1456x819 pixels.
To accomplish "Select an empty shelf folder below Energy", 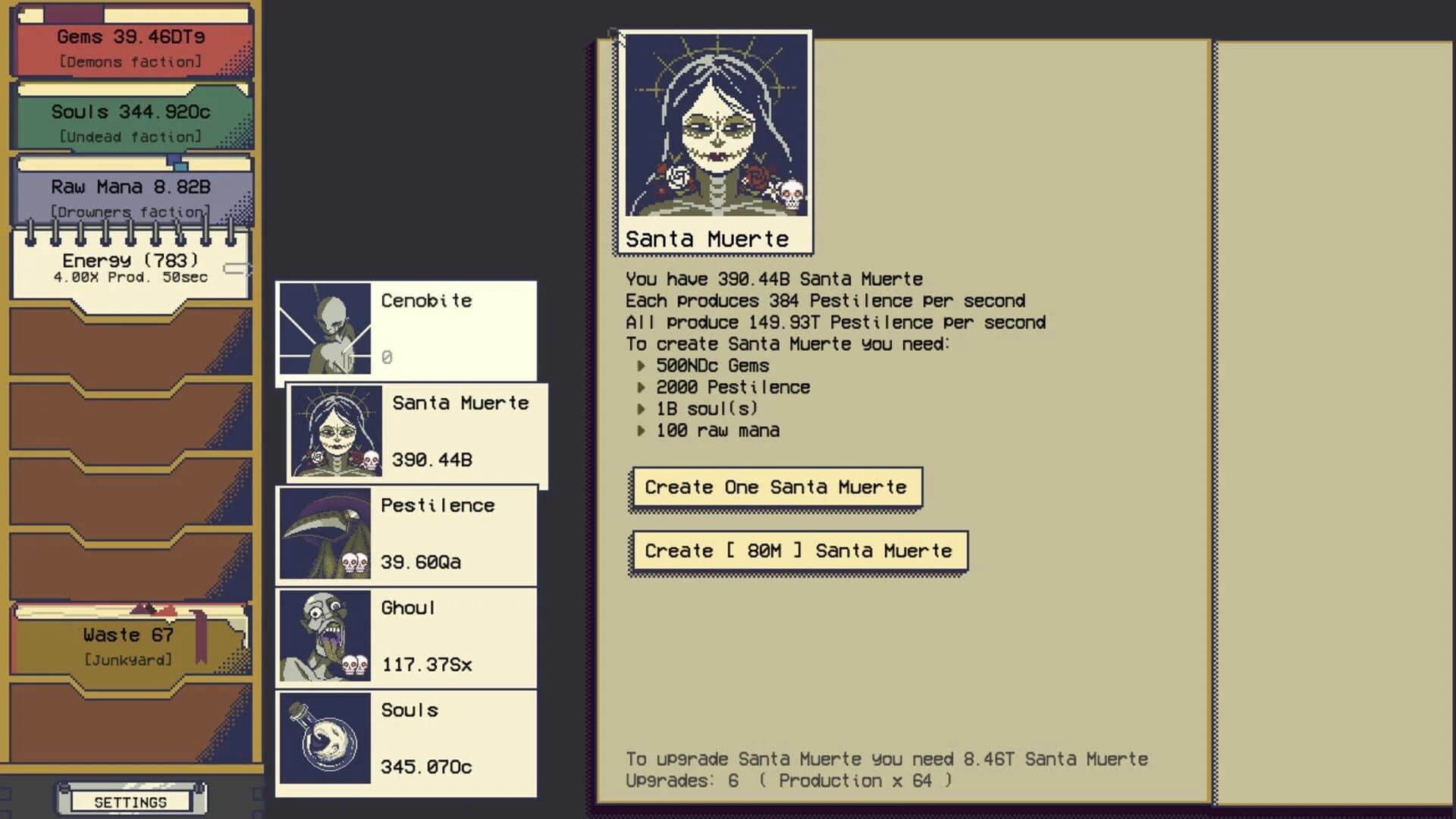I will tap(129, 345).
